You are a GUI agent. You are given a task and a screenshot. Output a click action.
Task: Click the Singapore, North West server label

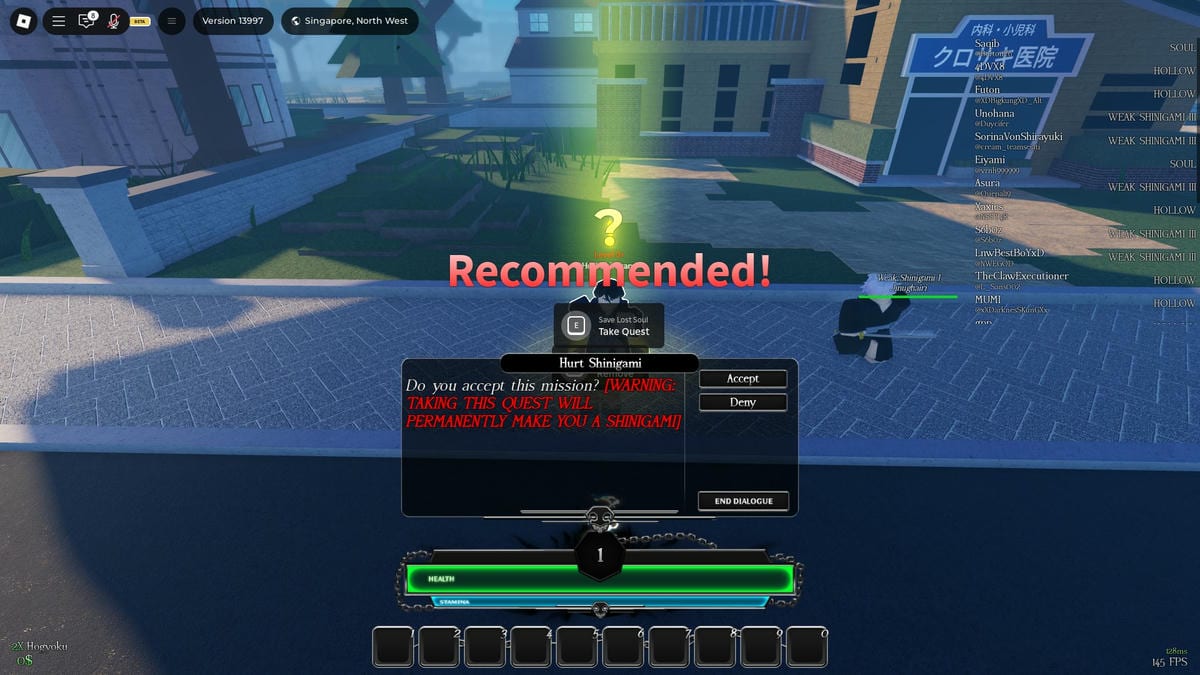point(350,21)
